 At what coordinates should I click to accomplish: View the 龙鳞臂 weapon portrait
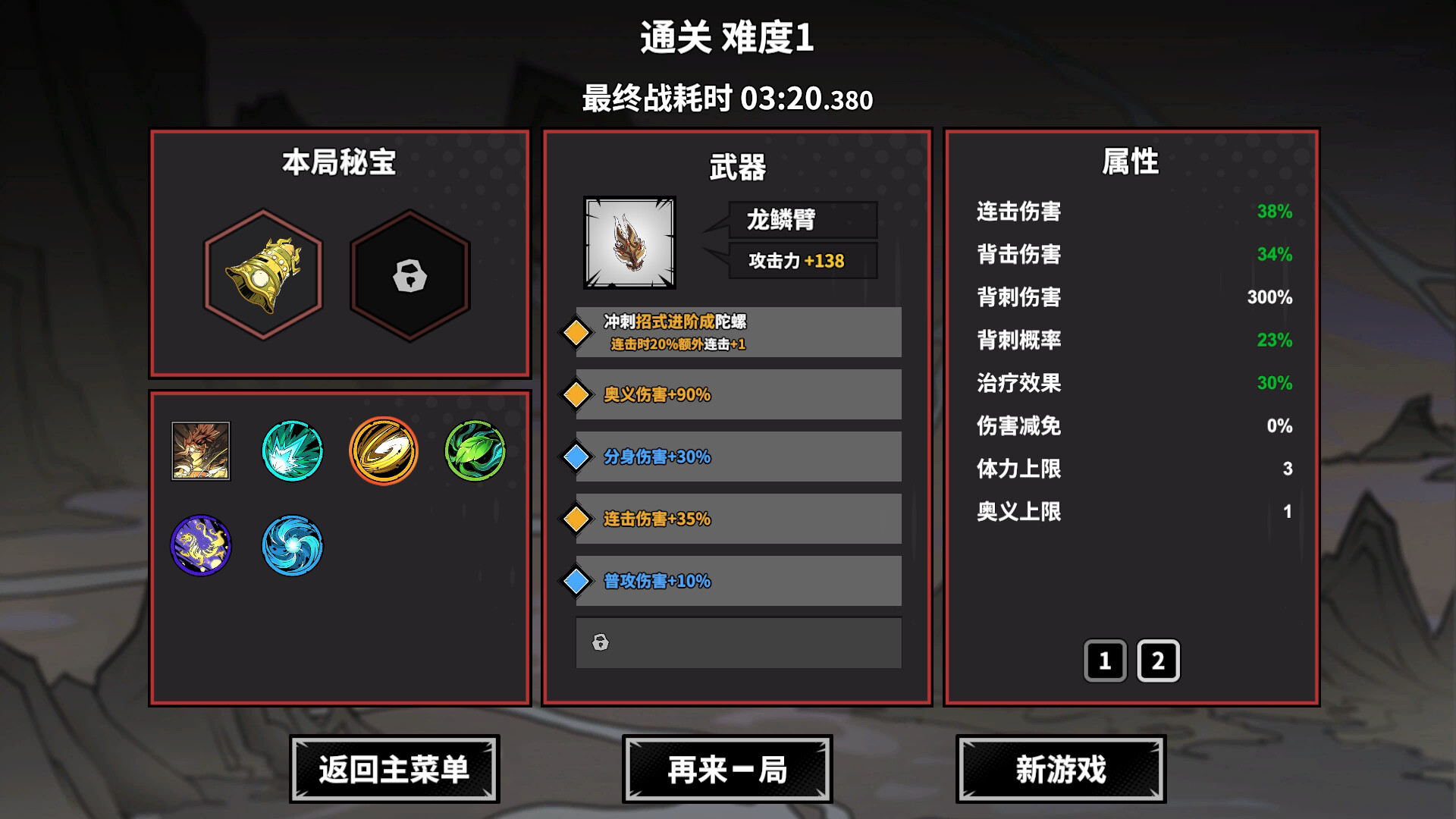click(x=631, y=241)
